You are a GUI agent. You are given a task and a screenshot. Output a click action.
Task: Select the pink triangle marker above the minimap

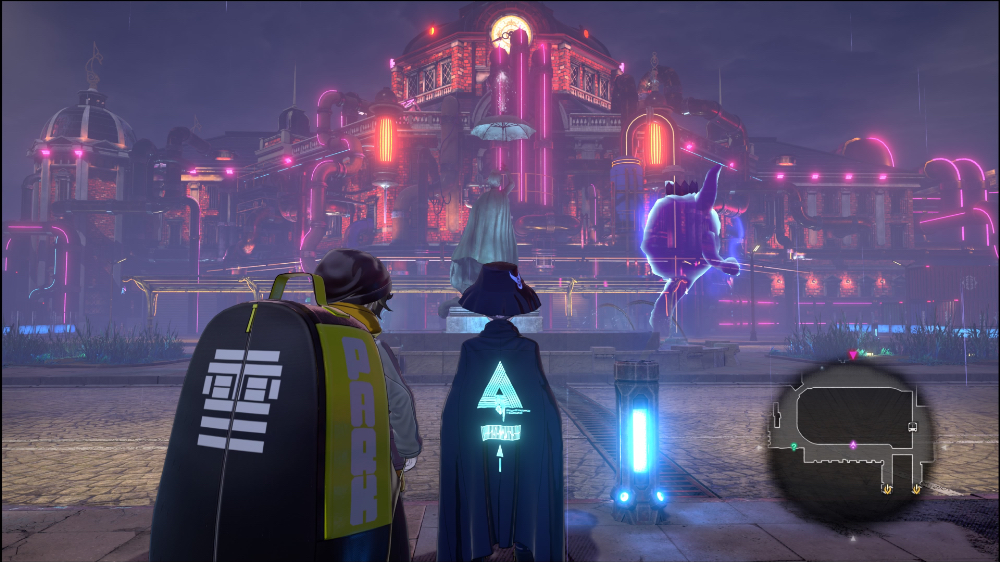(x=852, y=354)
